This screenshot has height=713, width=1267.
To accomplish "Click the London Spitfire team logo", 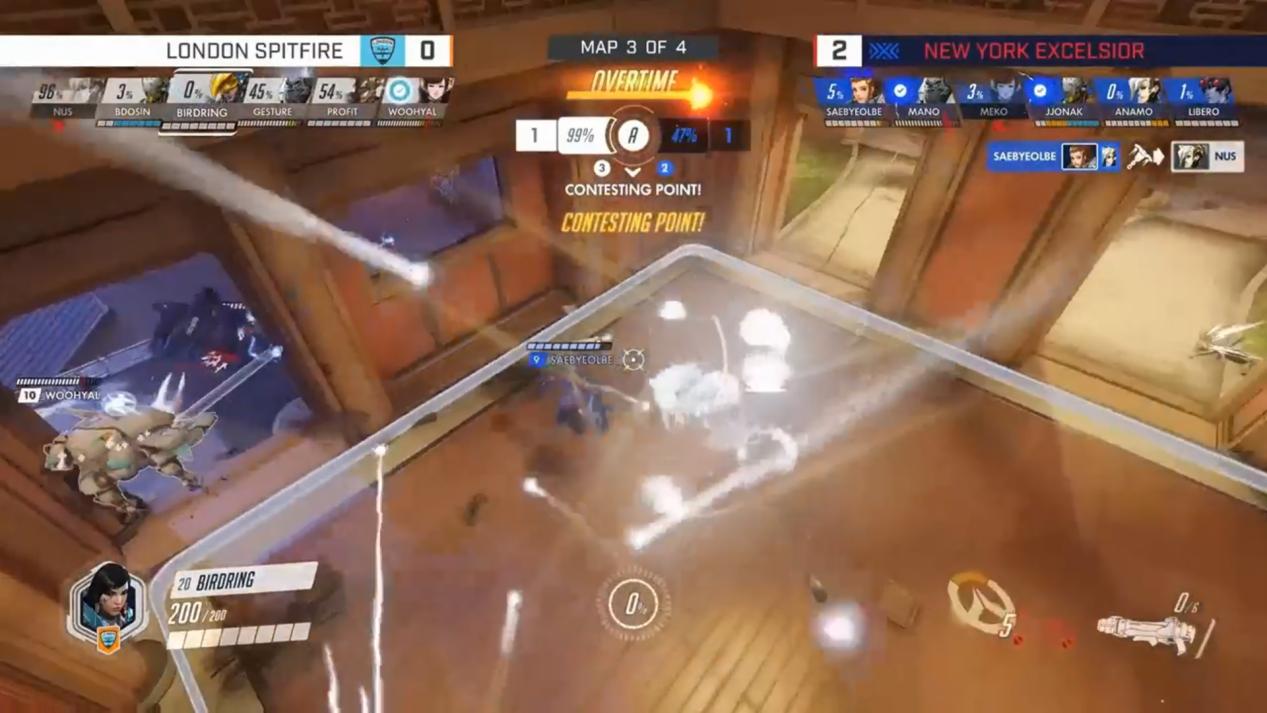I will [381, 50].
